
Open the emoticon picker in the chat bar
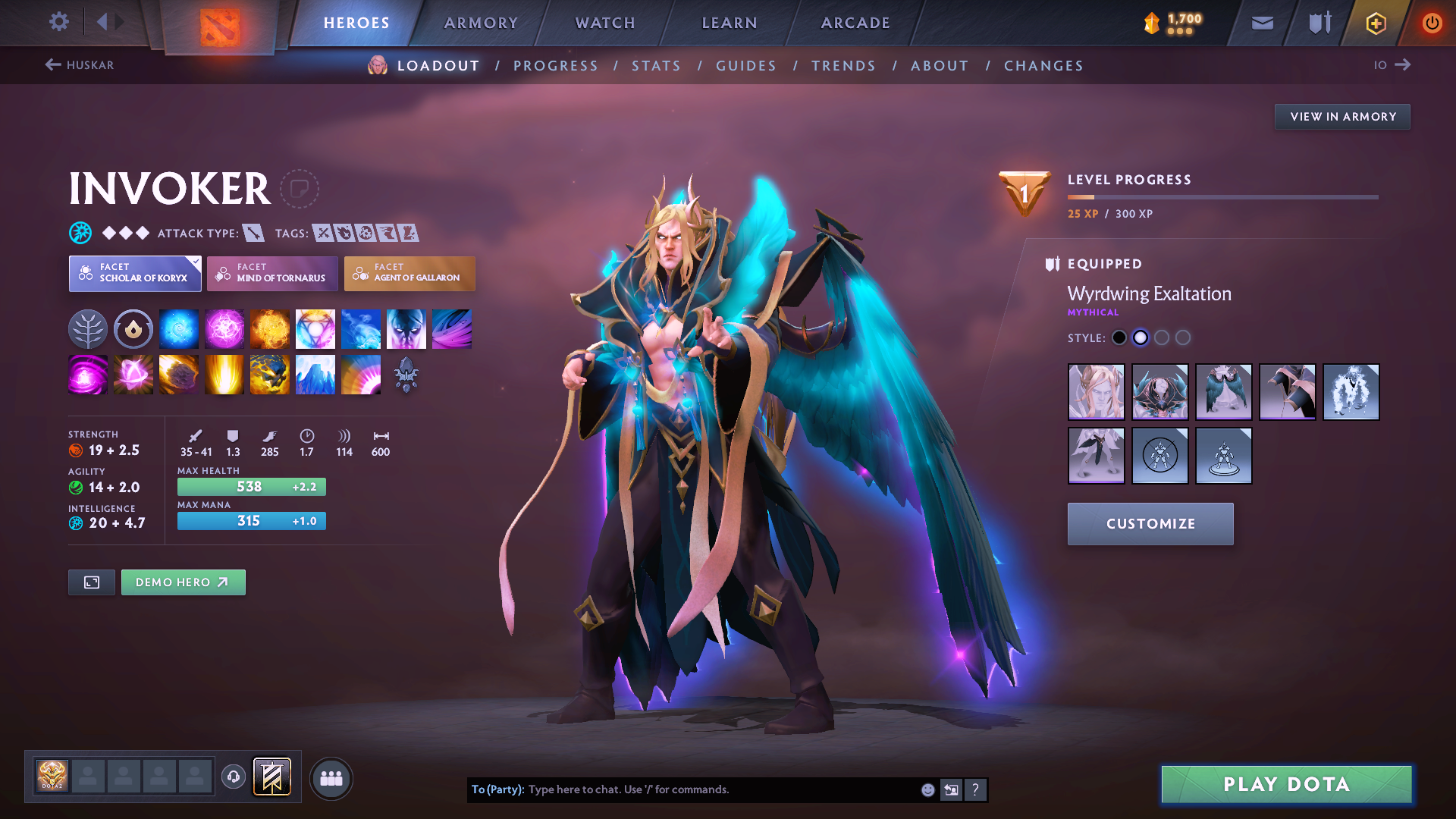pyautogui.click(x=927, y=789)
